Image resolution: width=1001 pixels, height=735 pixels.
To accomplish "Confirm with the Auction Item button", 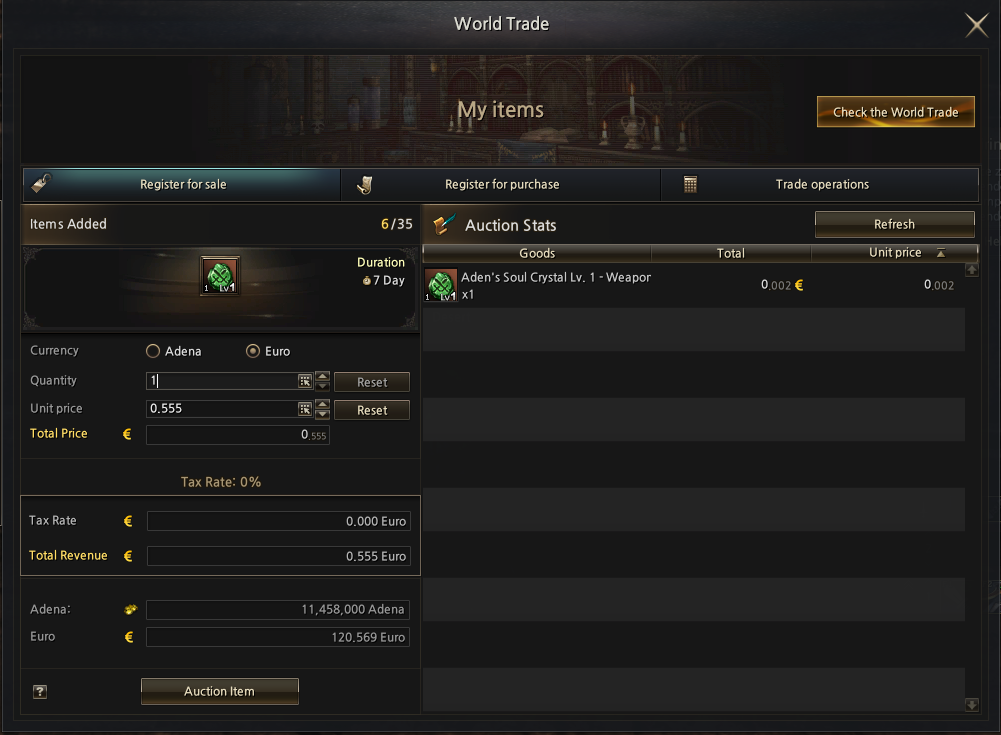I will [x=219, y=691].
